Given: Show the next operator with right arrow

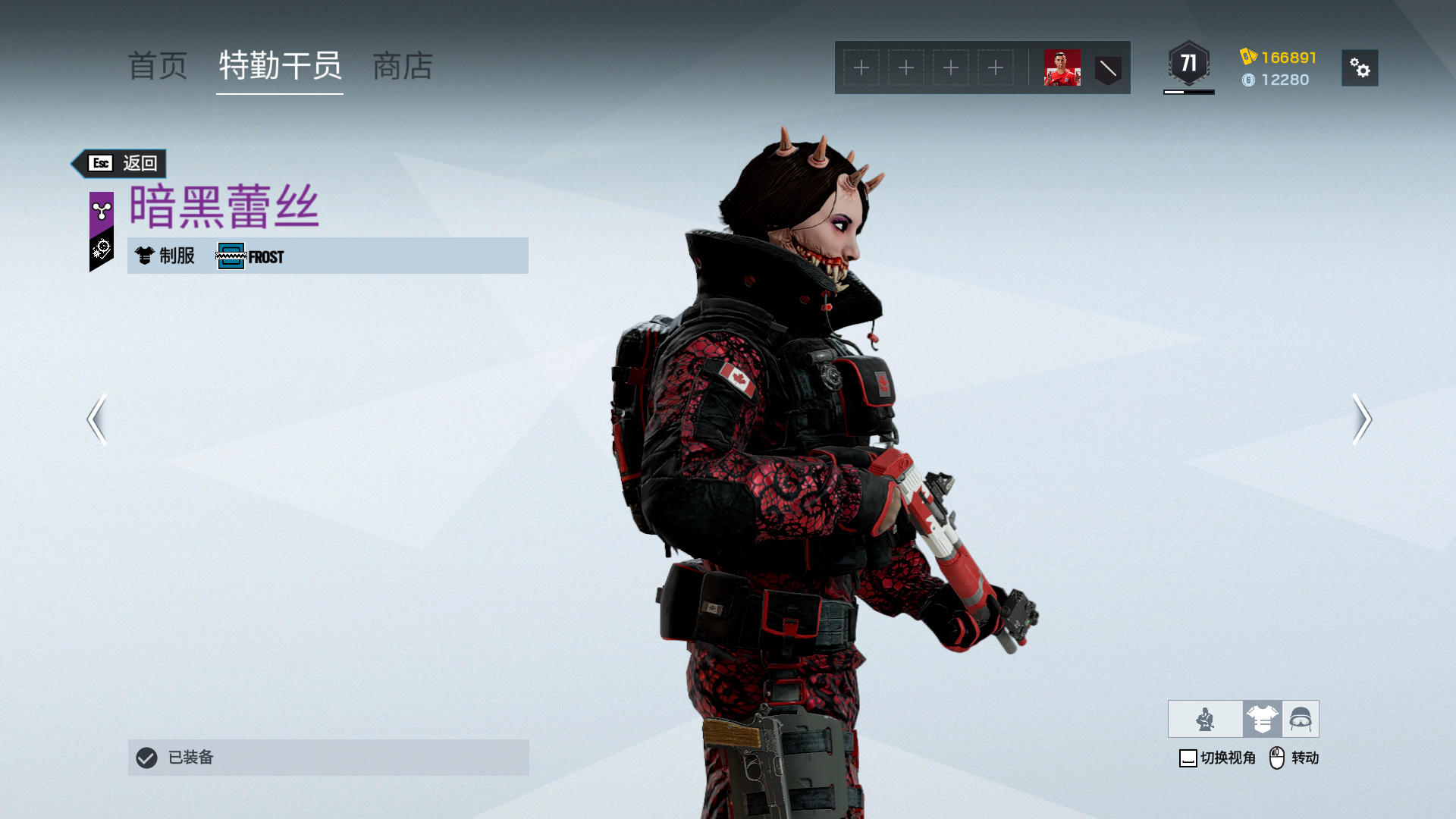Looking at the screenshot, I should click(x=1362, y=419).
